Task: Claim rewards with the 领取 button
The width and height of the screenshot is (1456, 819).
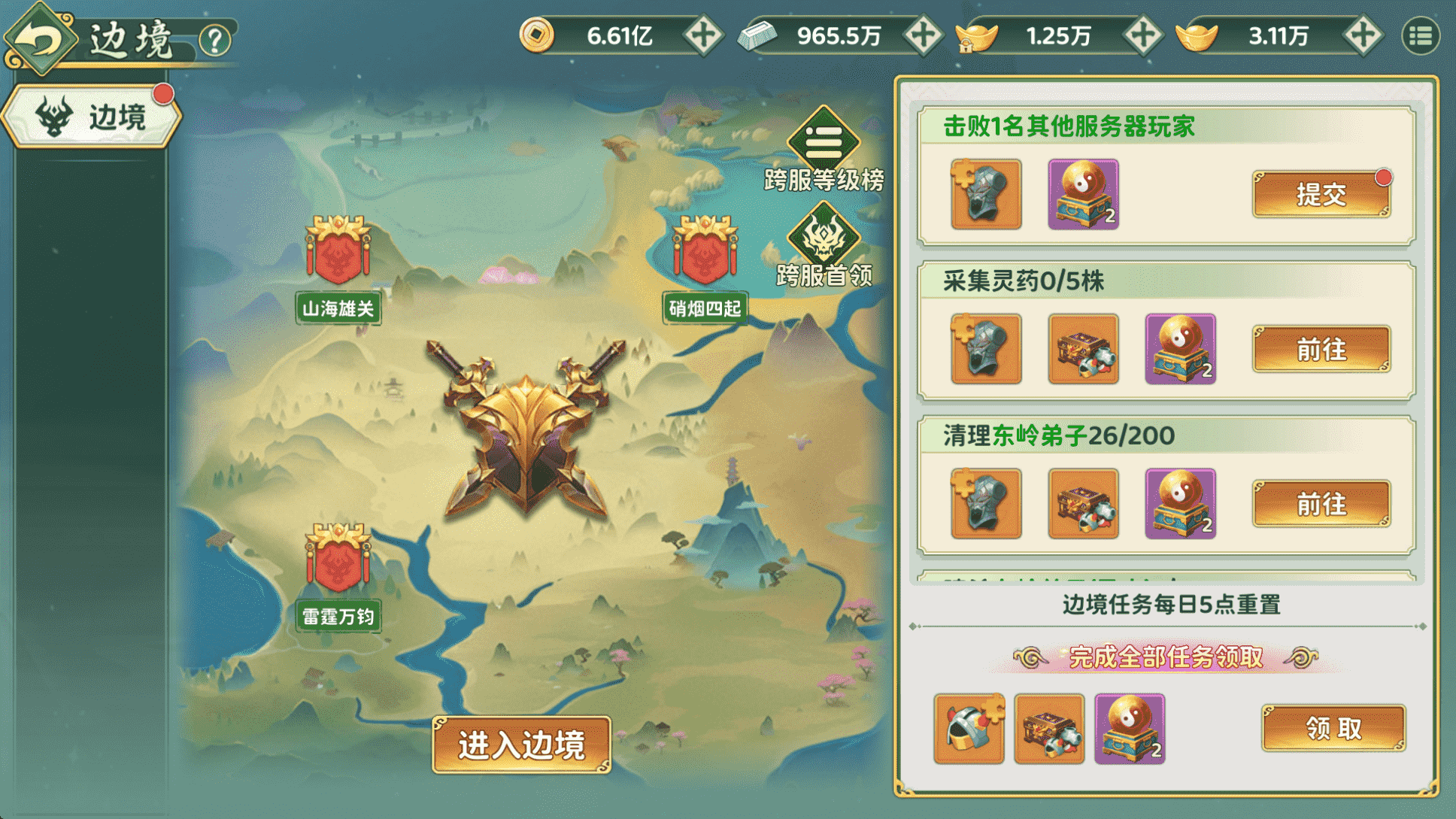Action: click(1333, 728)
